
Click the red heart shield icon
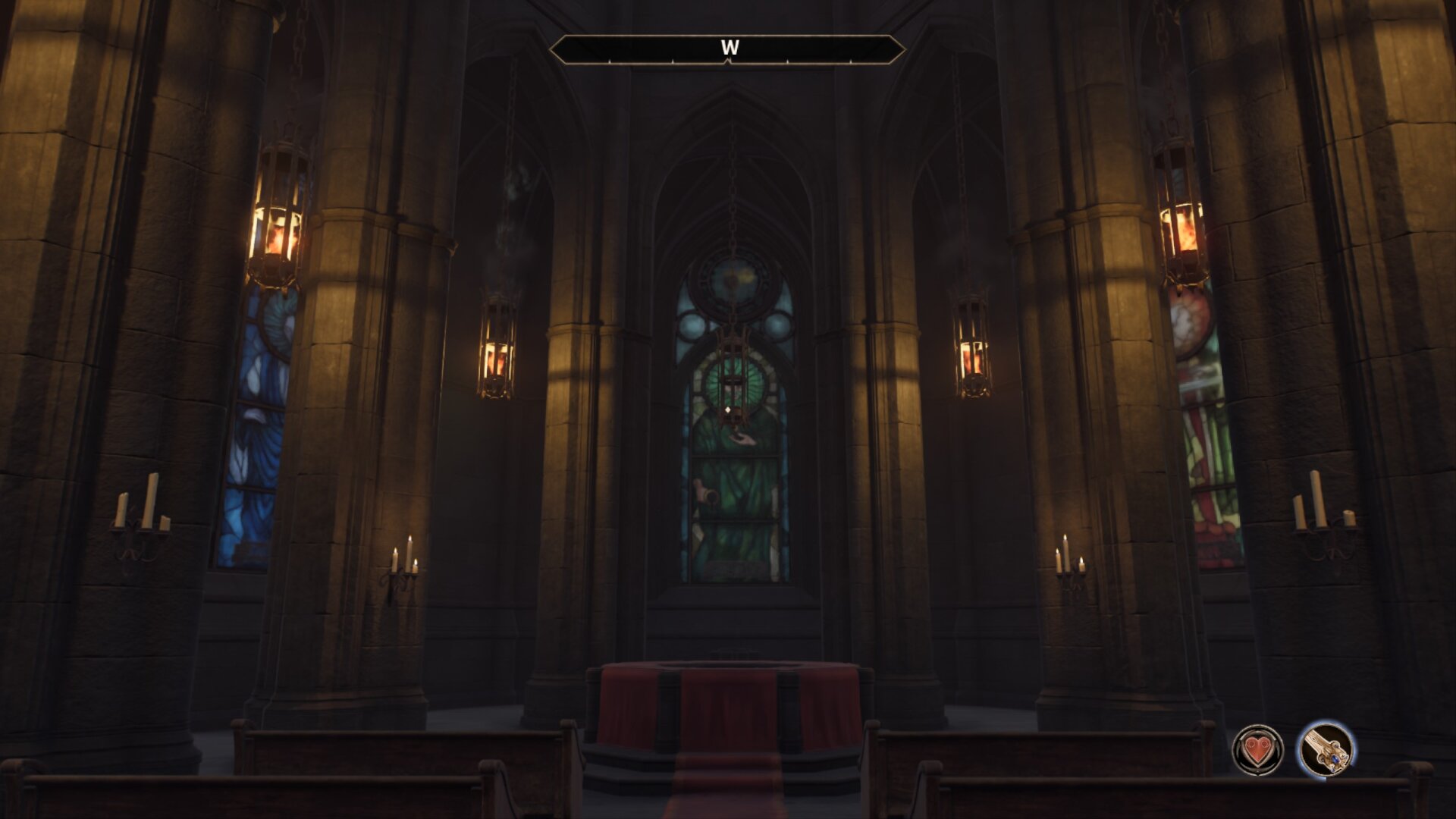1257,750
